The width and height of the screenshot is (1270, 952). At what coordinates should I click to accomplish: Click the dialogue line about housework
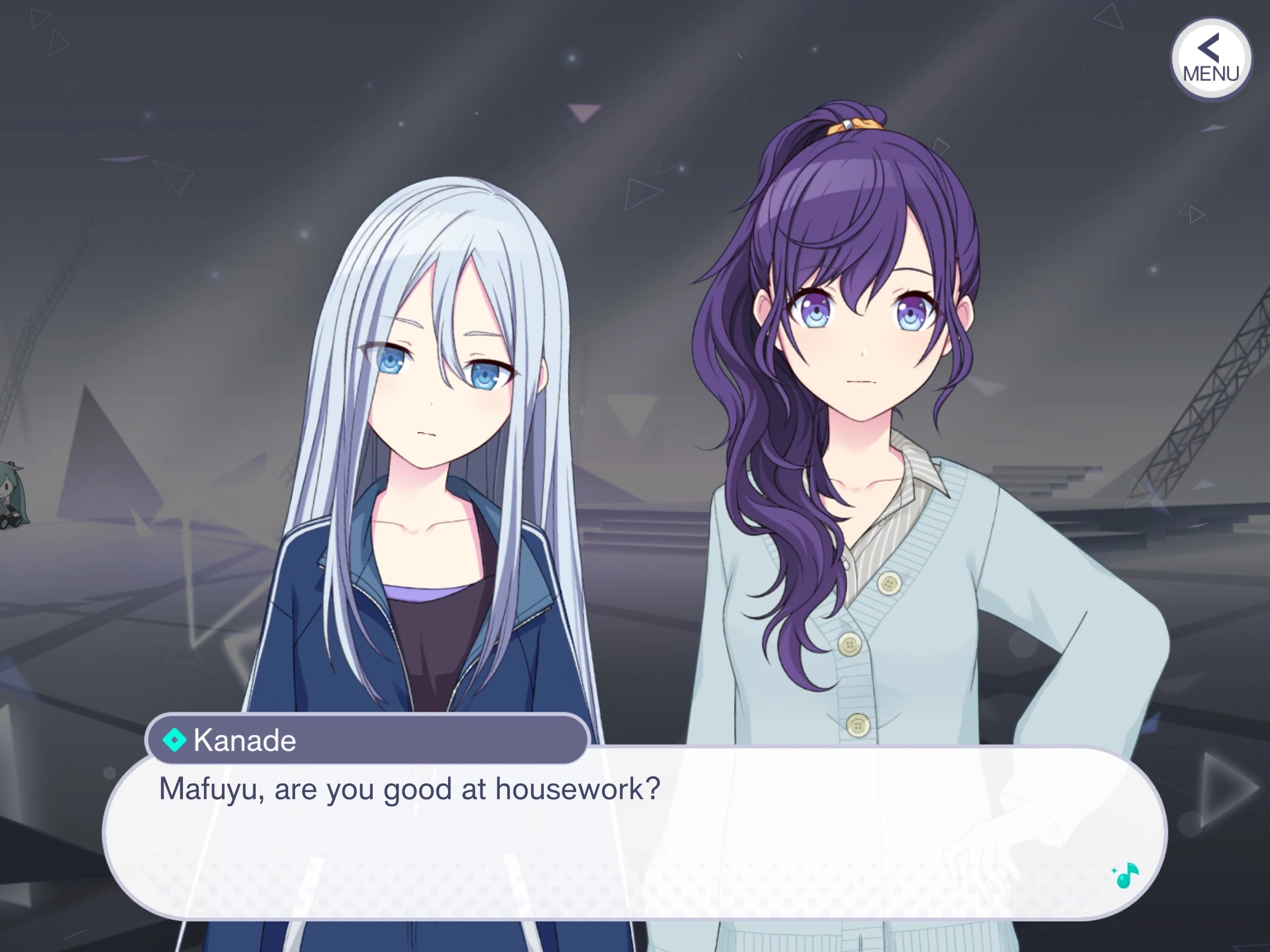click(x=412, y=790)
